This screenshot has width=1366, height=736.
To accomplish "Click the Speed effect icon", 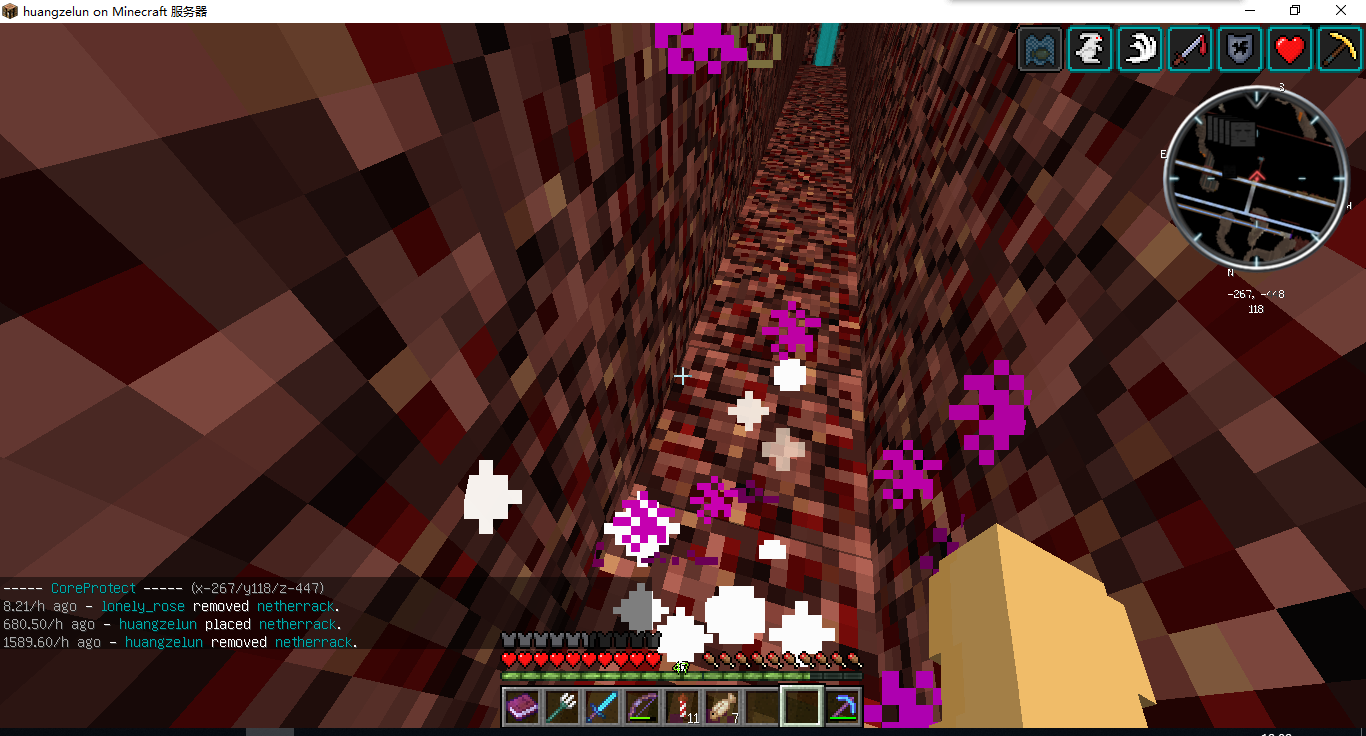I will pyautogui.click(x=1140, y=49).
